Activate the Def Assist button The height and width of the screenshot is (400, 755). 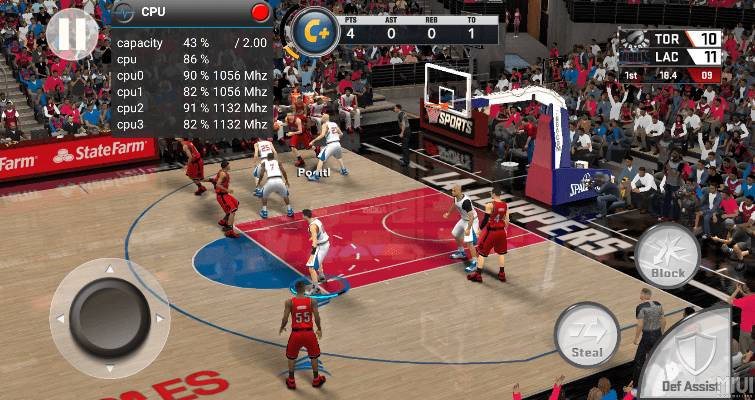tap(699, 357)
